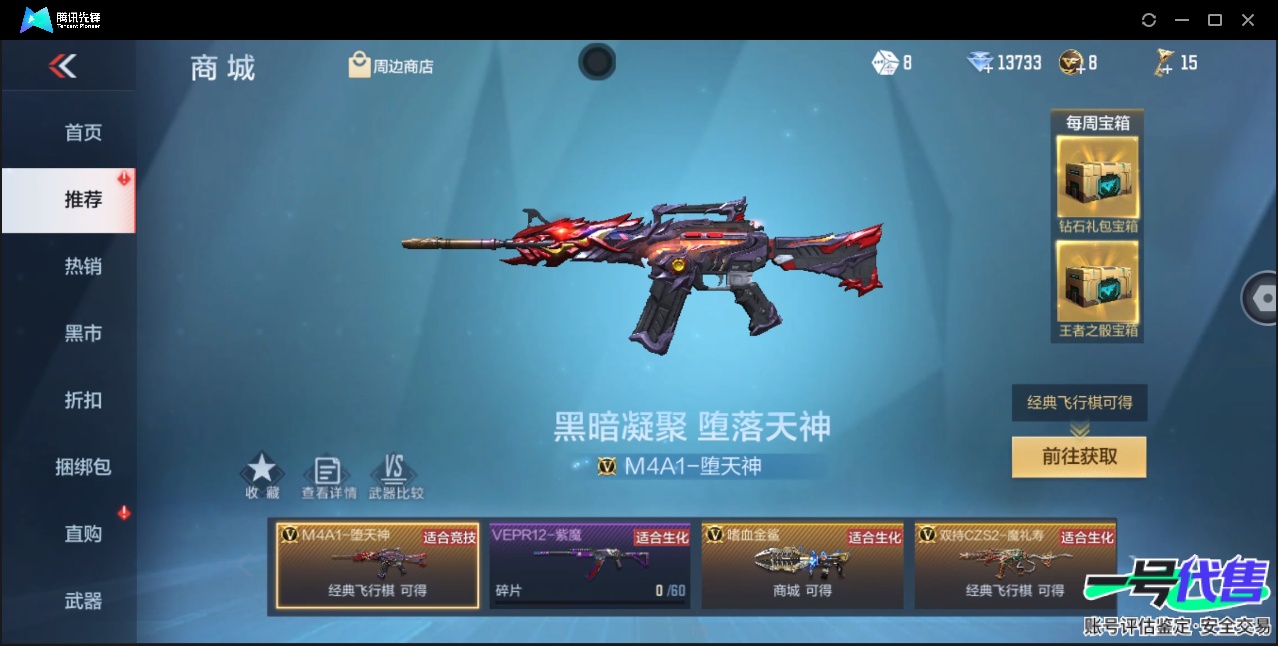Image resolution: width=1278 pixels, height=646 pixels.
Task: Select the VEPR12-紫魔 weapon card
Action: pos(590,566)
